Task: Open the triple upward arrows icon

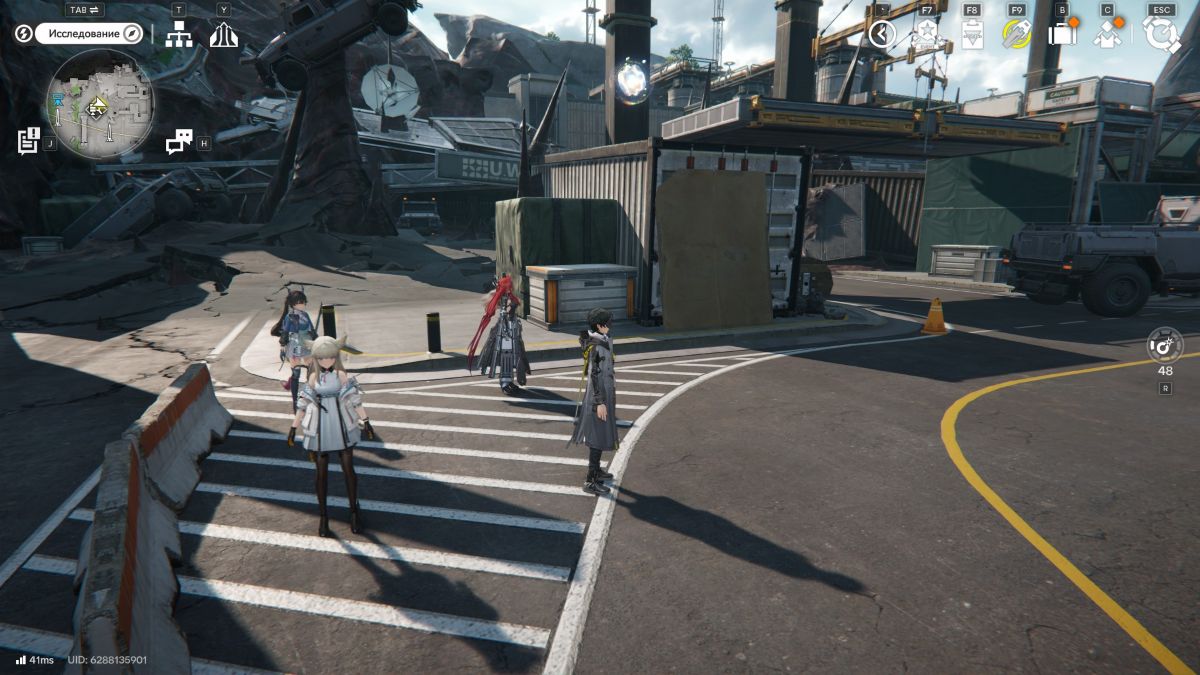Action: pos(223,35)
